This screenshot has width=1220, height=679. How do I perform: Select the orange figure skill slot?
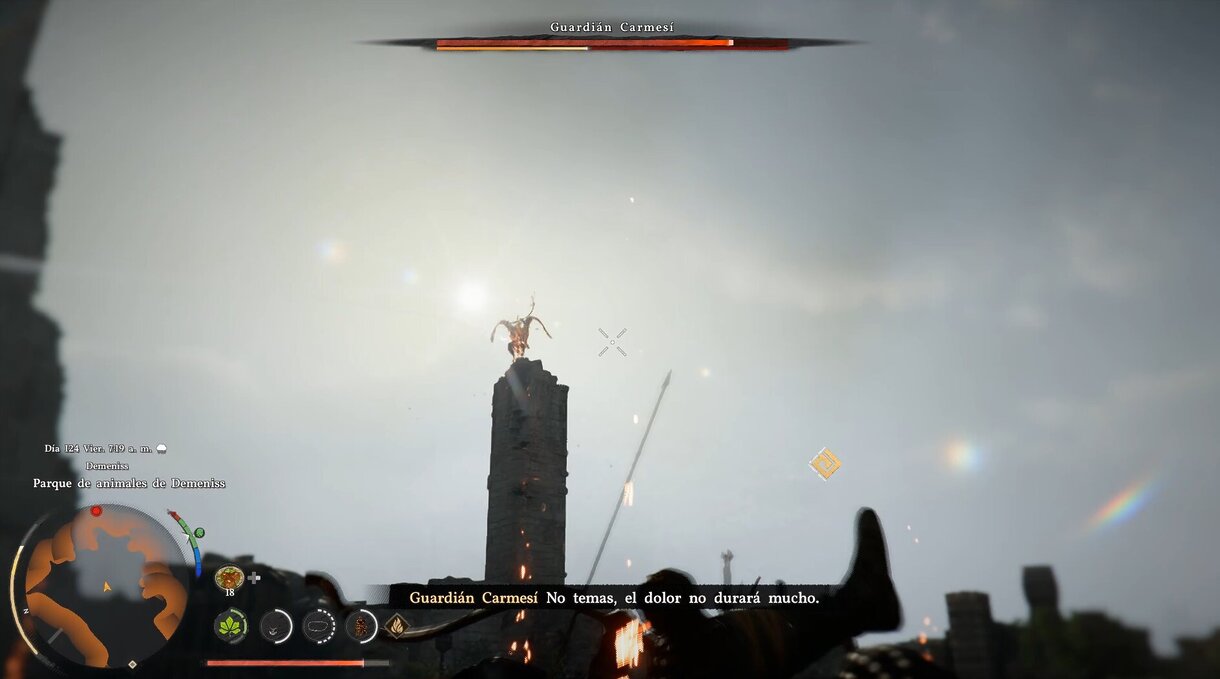pos(361,626)
